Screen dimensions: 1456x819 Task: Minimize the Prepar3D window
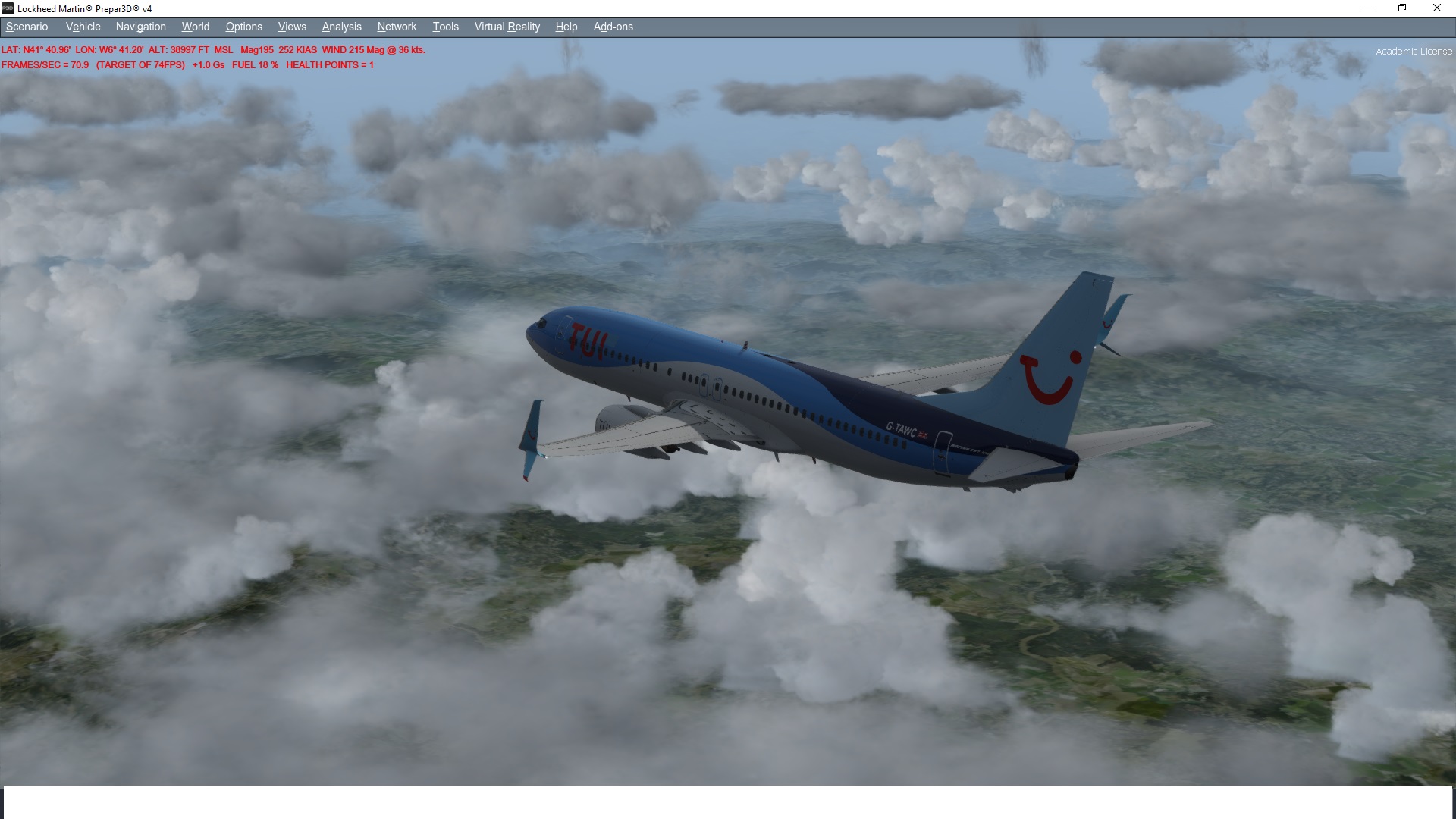(1368, 8)
